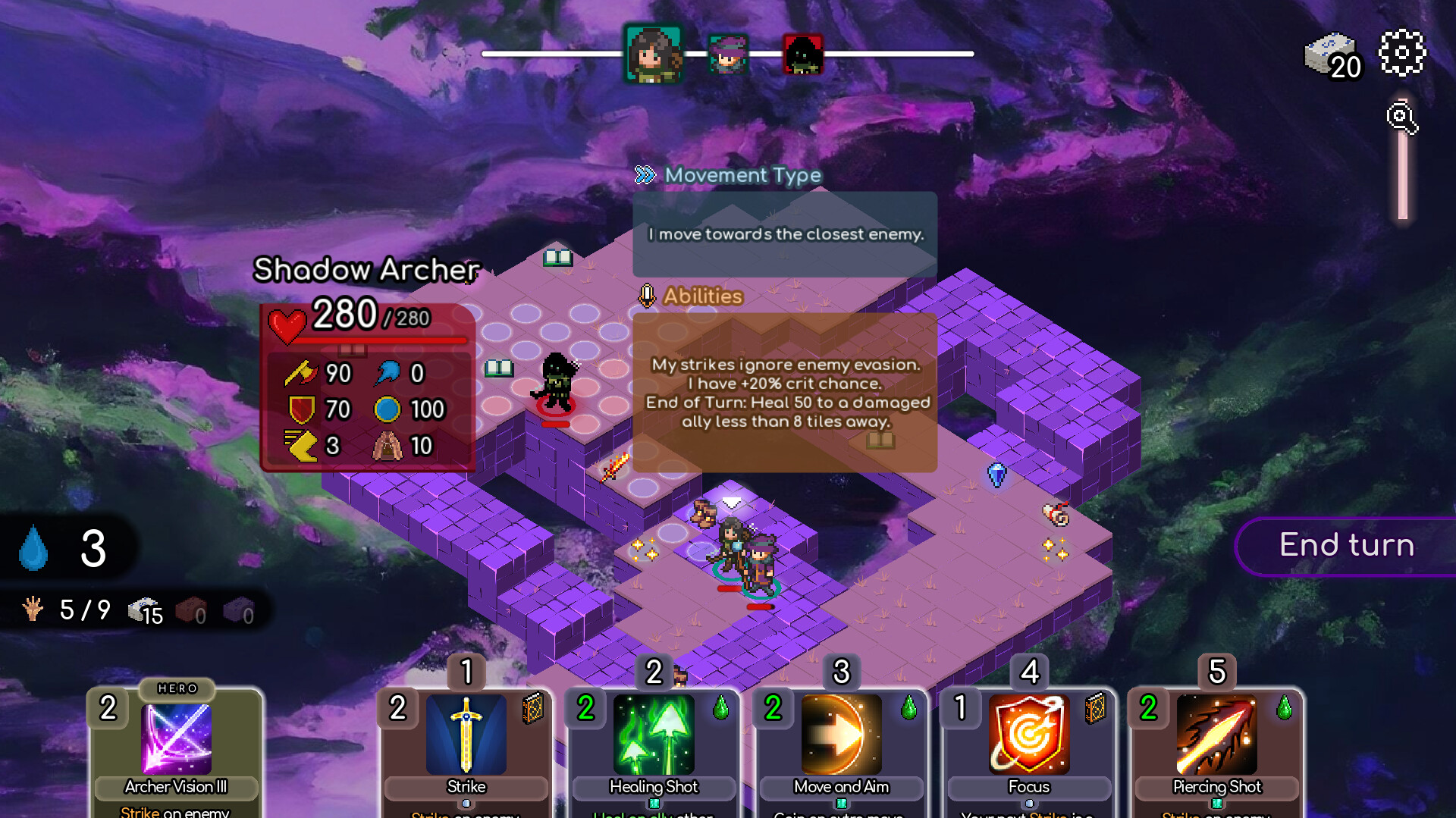Play the Move and Aim card
The height and width of the screenshot is (818, 1456).
pos(841,735)
